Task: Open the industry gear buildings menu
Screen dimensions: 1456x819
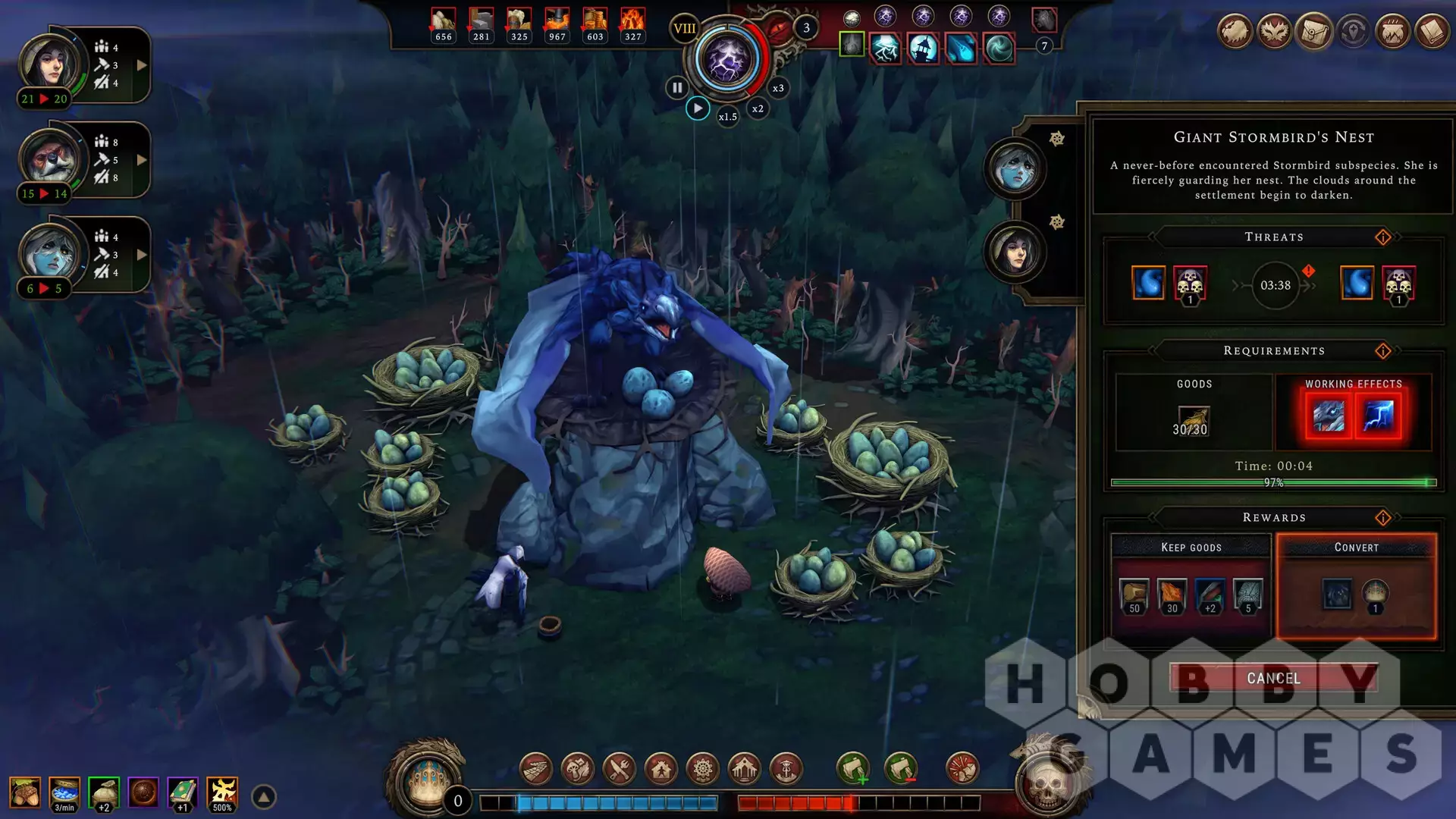Action: point(702,769)
